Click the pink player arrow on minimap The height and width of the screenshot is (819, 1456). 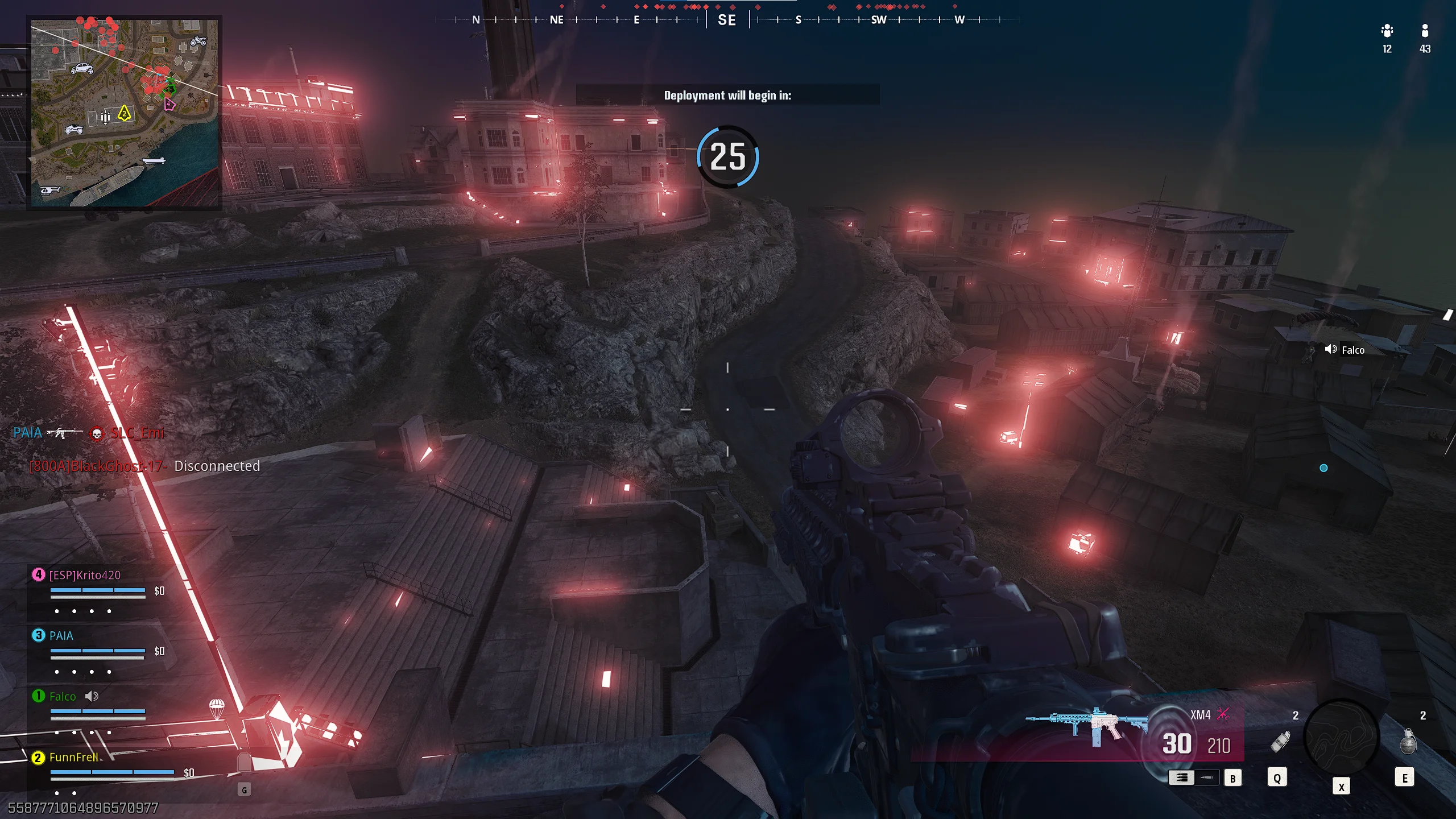pos(169,104)
